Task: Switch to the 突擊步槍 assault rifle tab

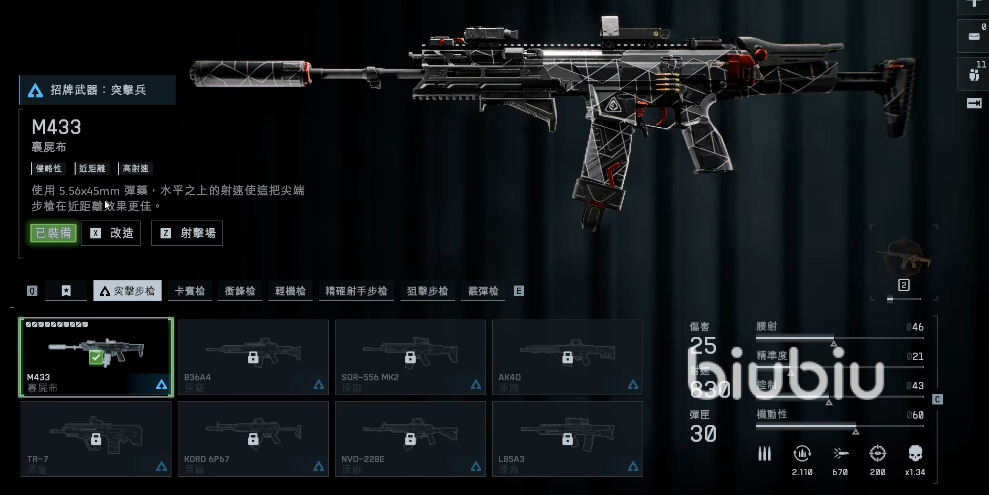Action: pos(127,291)
